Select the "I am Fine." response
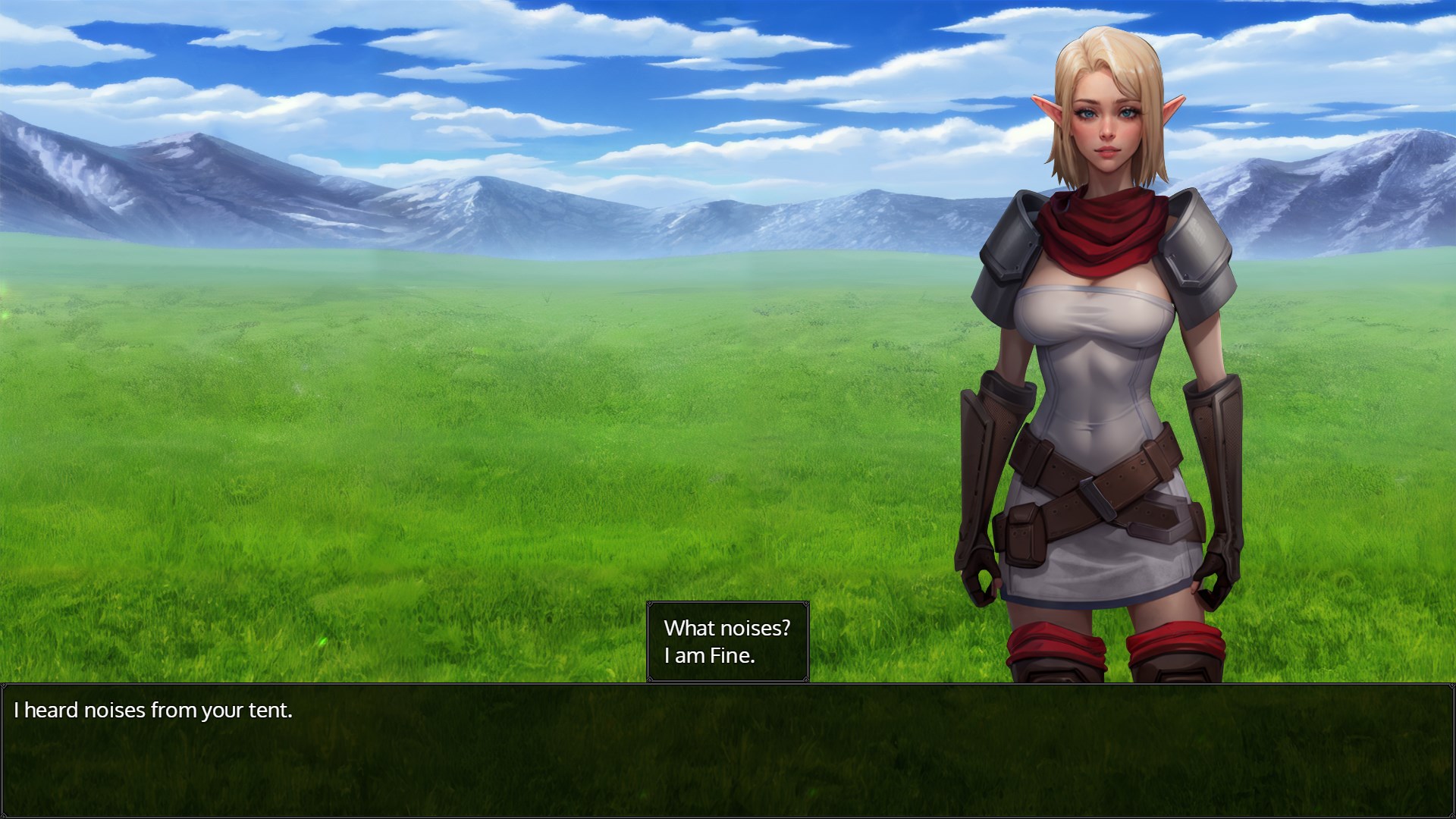 (710, 656)
